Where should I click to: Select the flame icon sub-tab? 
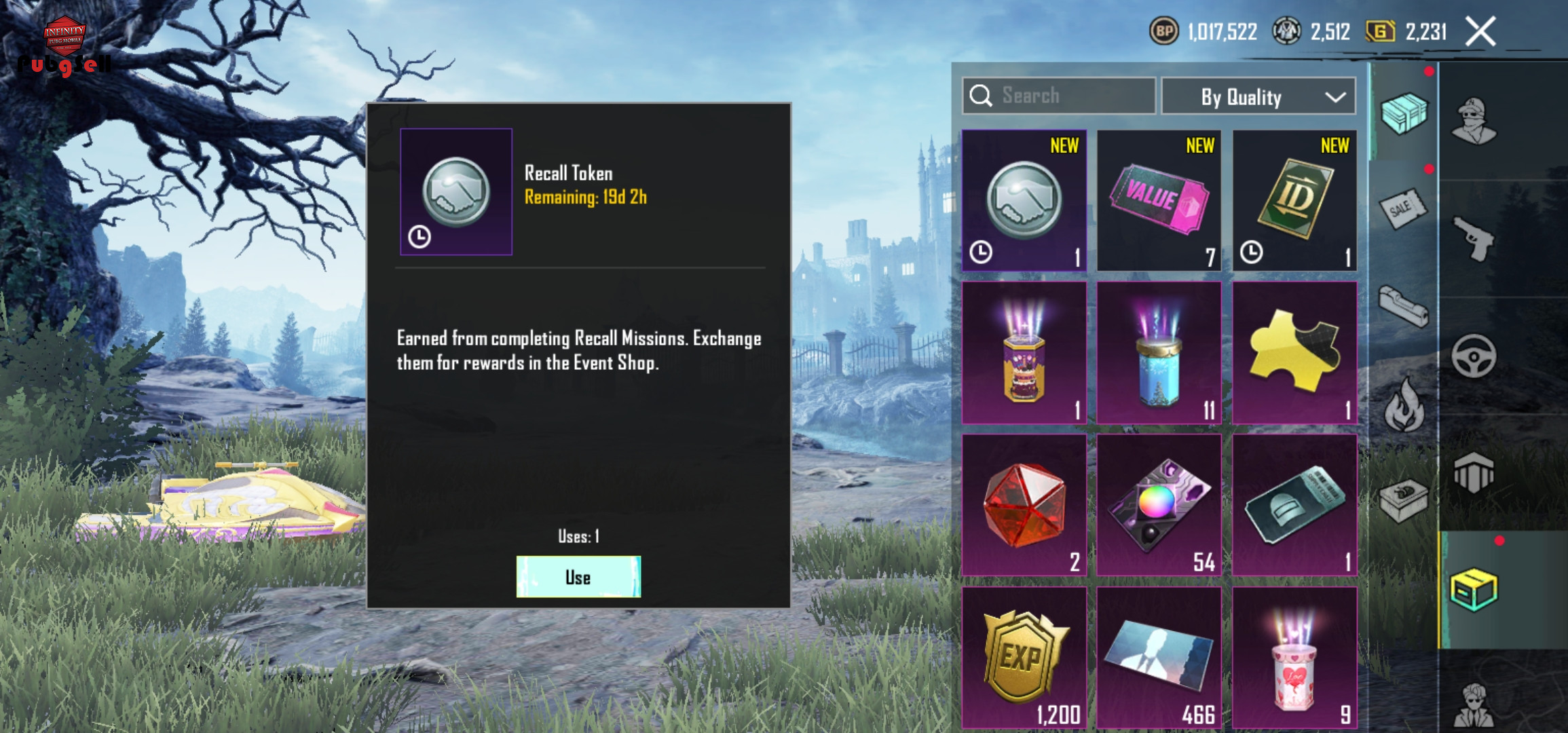pos(1402,405)
